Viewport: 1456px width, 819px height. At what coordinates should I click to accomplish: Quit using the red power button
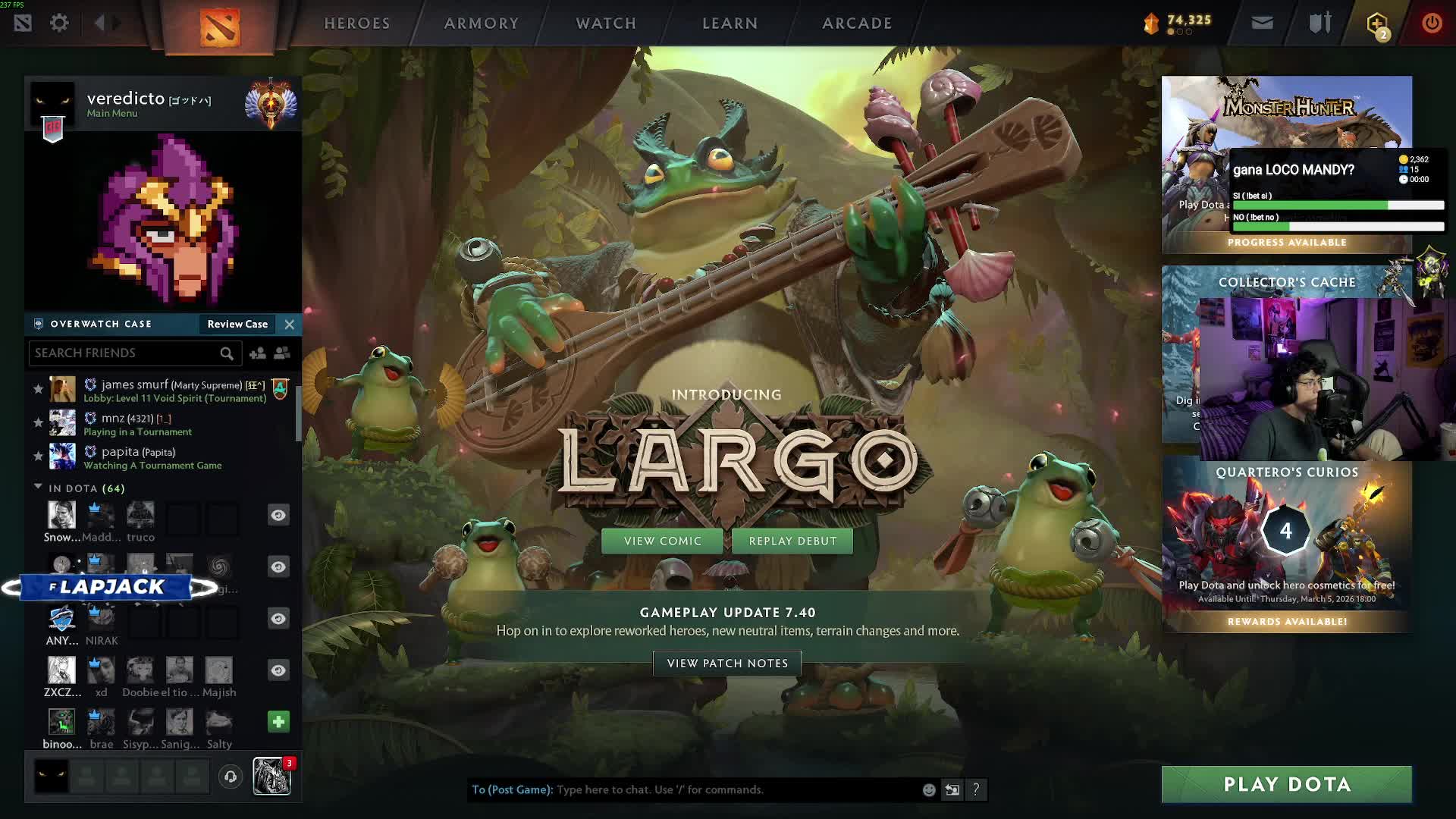coord(1432,24)
